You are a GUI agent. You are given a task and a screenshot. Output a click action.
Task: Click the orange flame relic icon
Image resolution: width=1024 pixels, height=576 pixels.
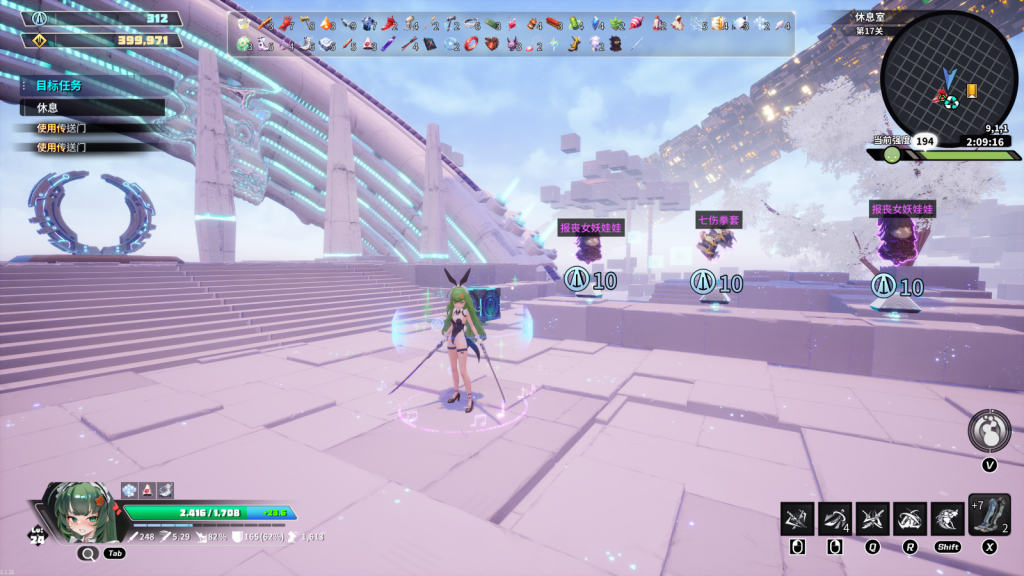[x=327, y=23]
